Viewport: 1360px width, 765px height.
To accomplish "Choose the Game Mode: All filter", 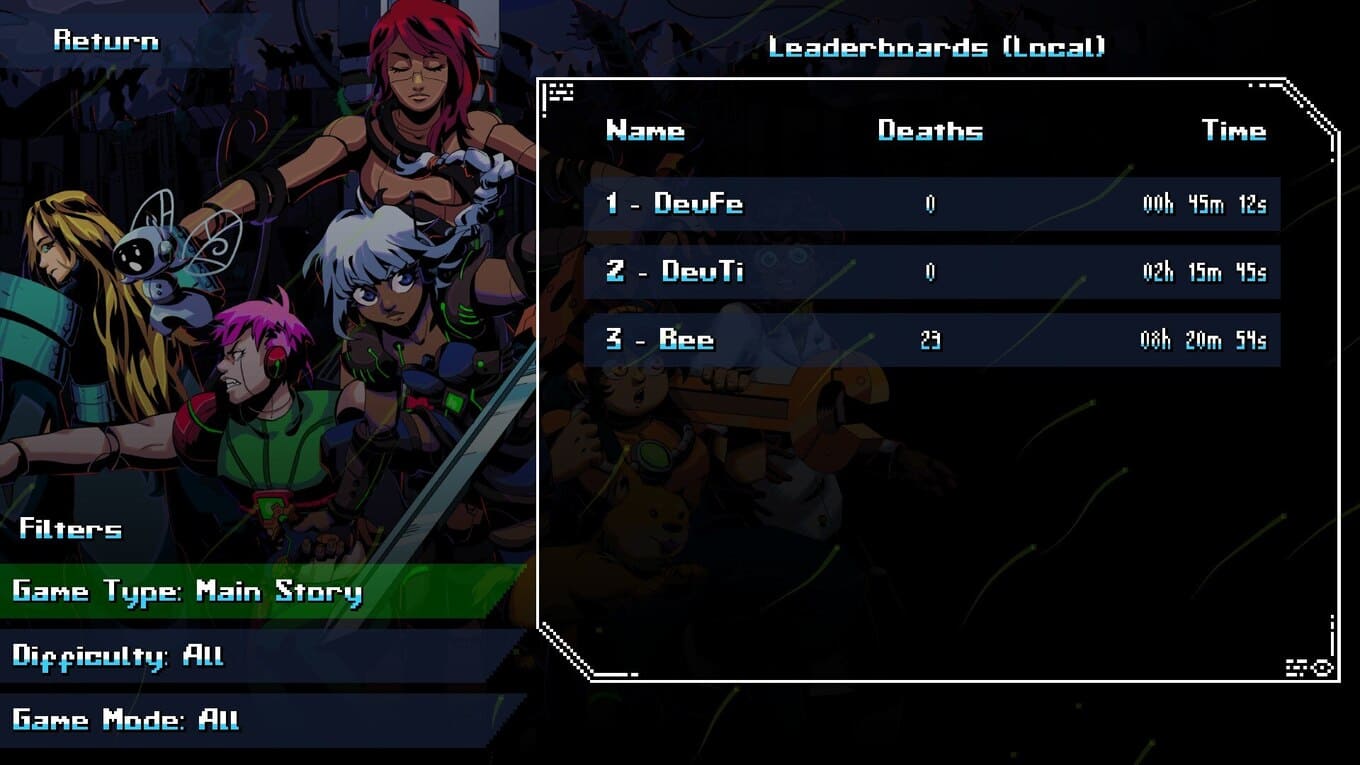I will (125, 720).
